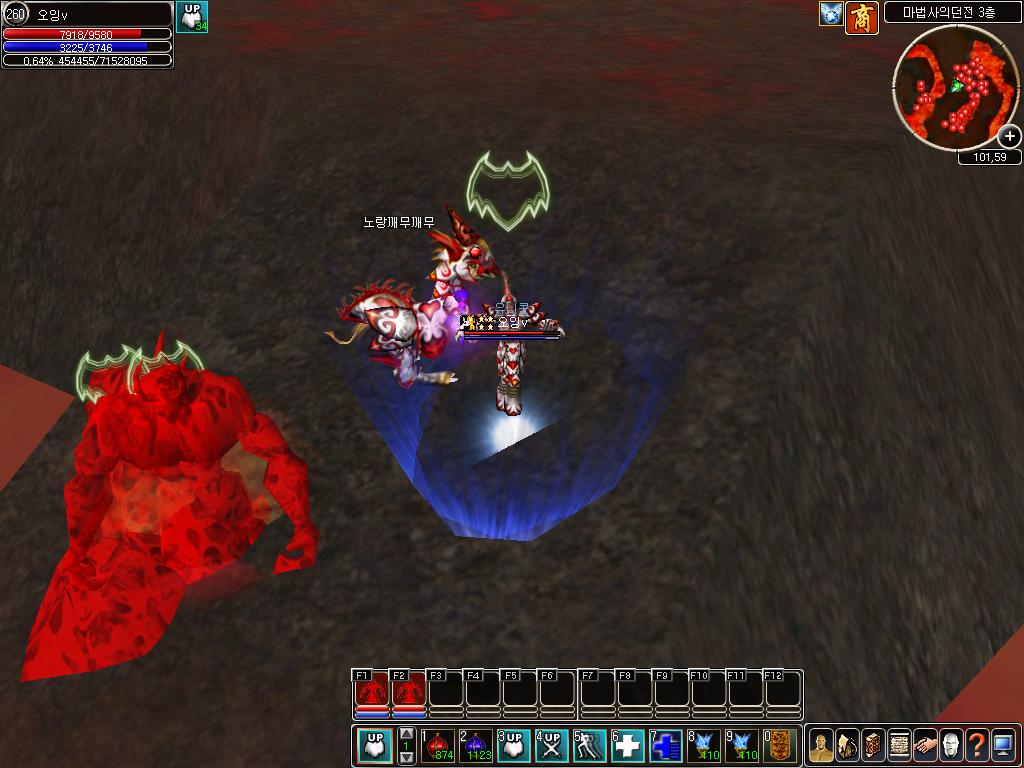Activate the UP armor buff in slot 3
1024x768 pixels.
pyautogui.click(x=514, y=746)
